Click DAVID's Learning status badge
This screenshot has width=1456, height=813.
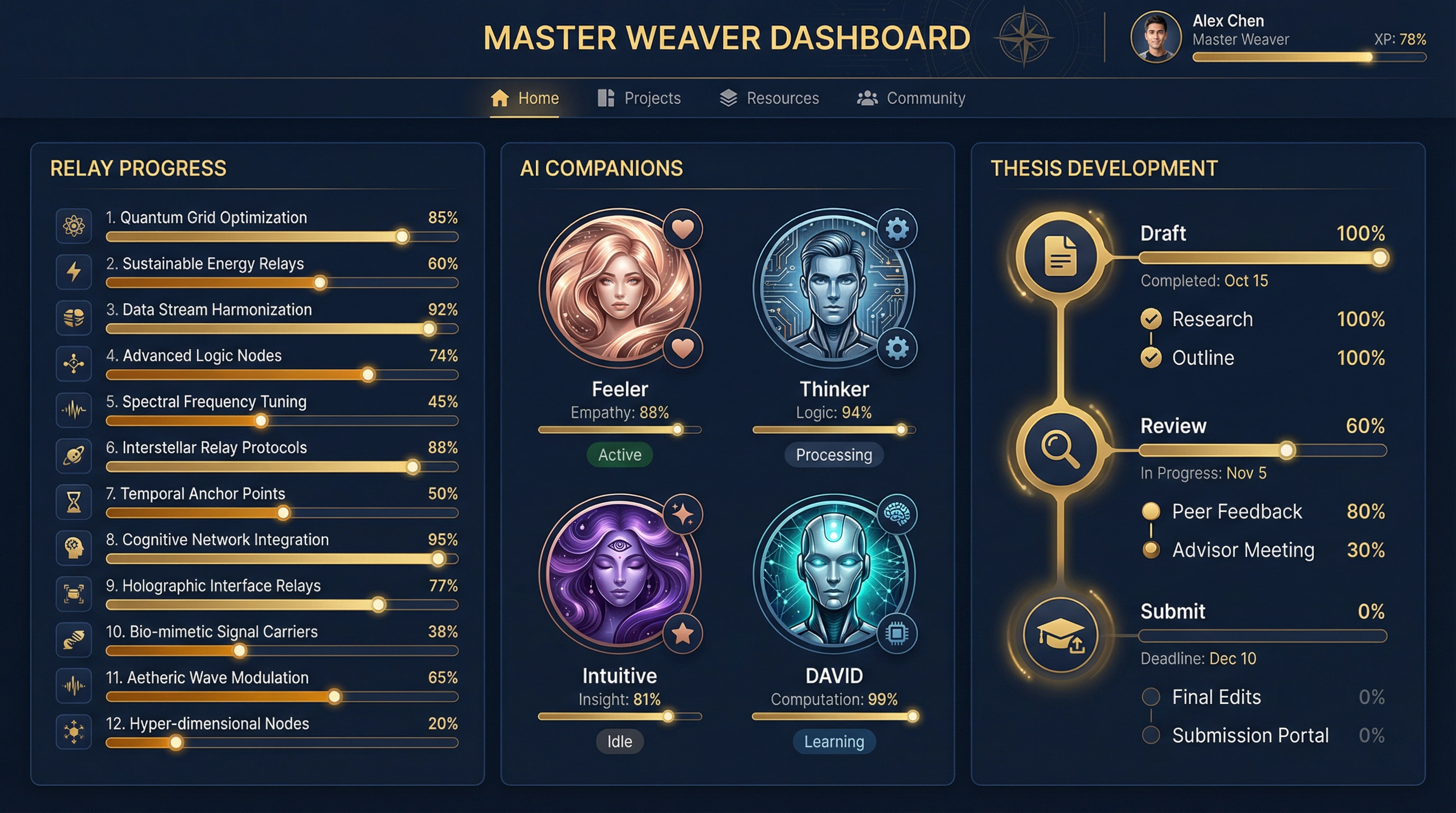(833, 741)
